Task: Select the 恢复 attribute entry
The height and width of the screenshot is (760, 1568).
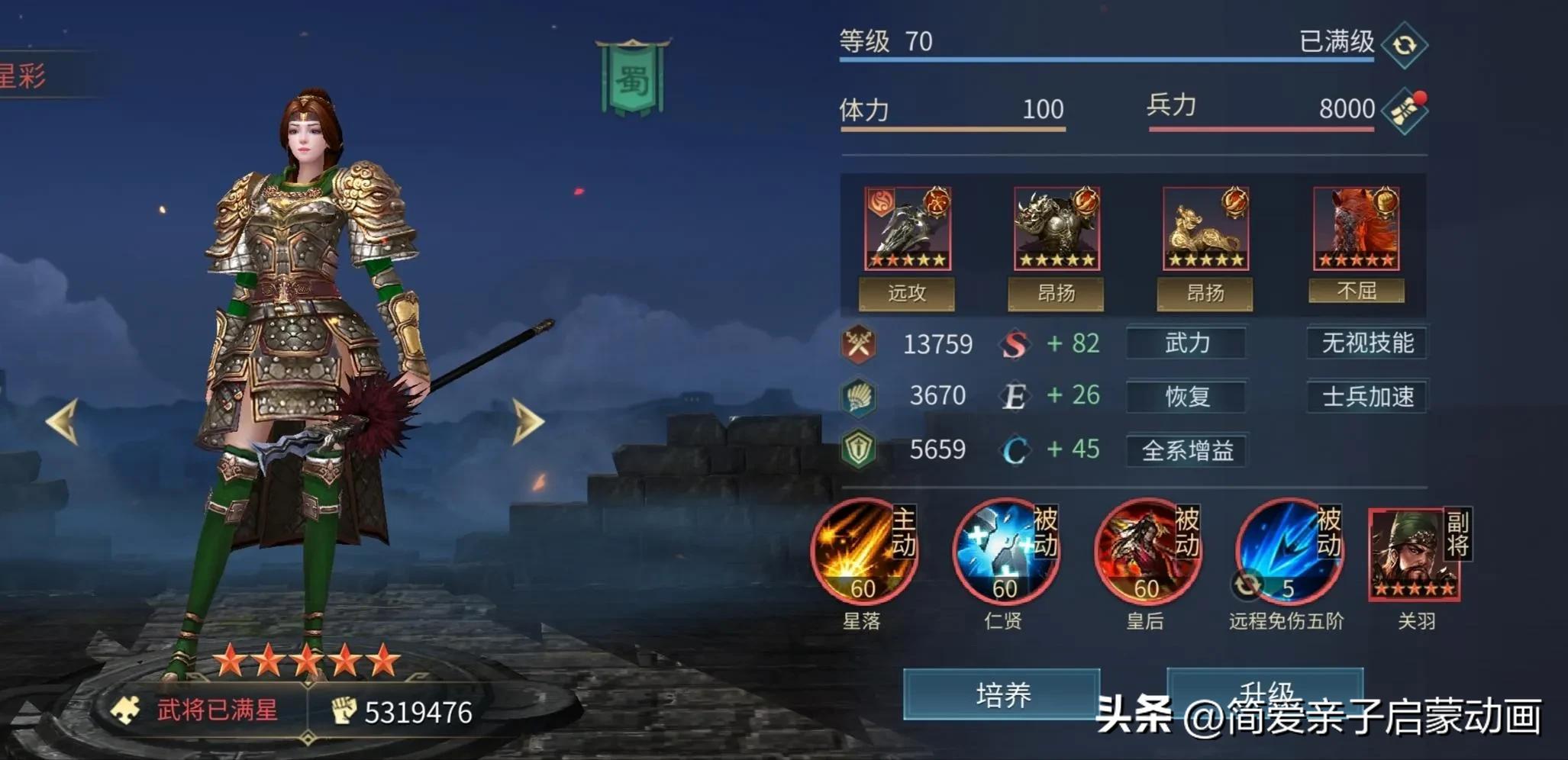Action: tap(1186, 397)
